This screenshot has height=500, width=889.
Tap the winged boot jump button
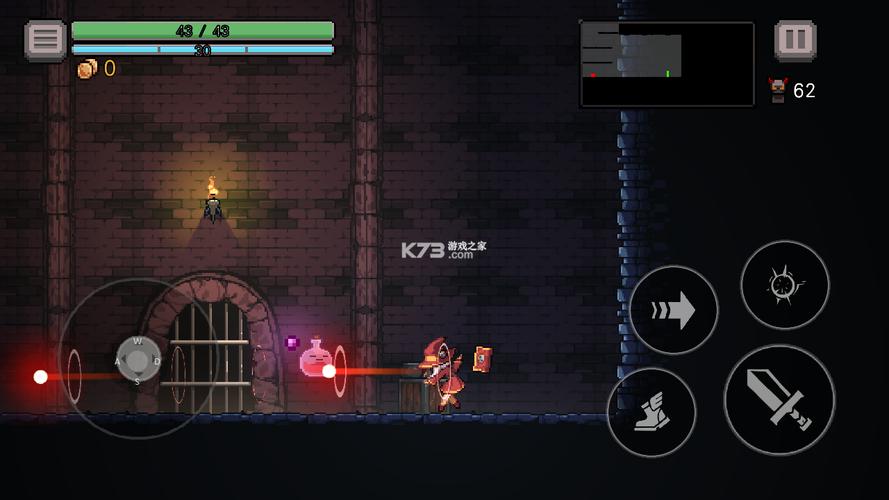pos(651,412)
